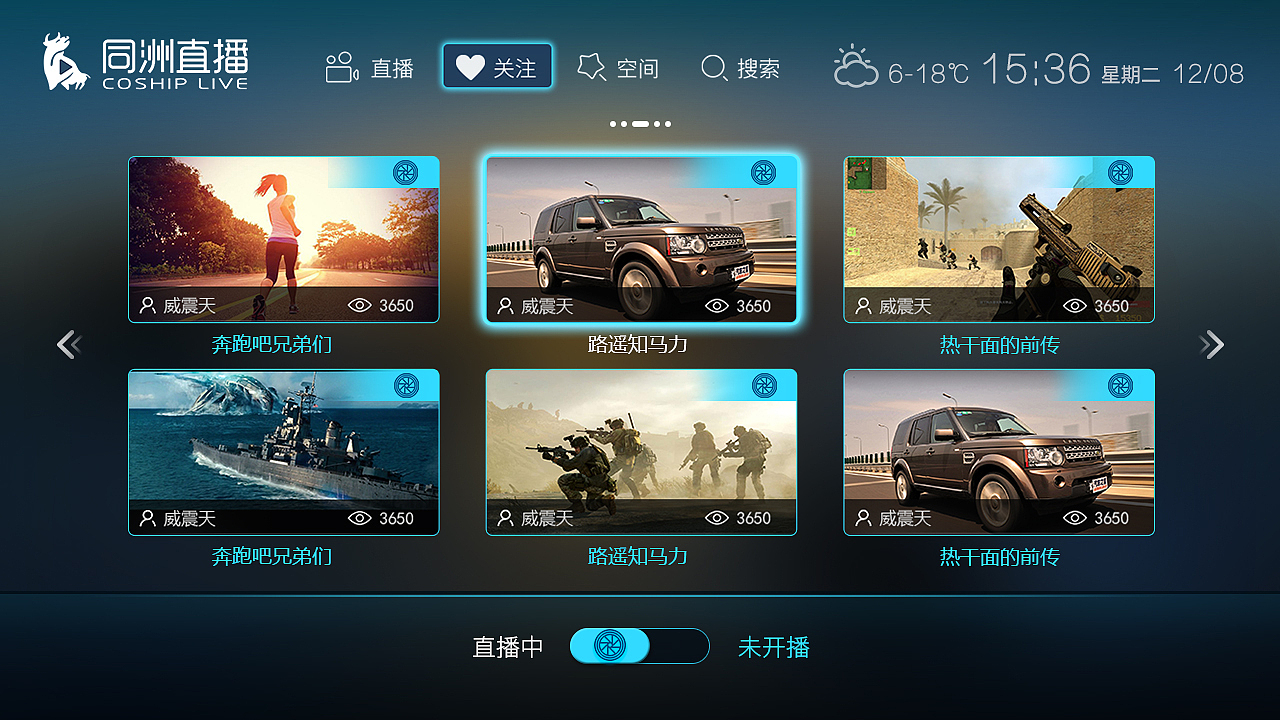
Task: Open the 搜索 tab
Action: (742, 68)
